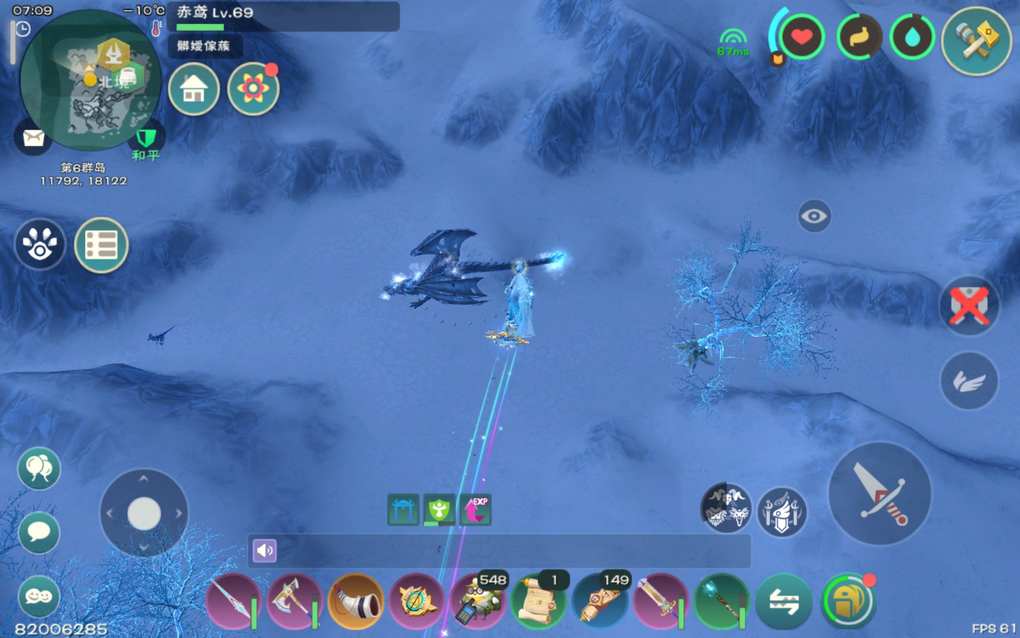Image resolution: width=1020 pixels, height=638 pixels.
Task: Toggle the green peace mode shield
Action: pyautogui.click(x=146, y=137)
